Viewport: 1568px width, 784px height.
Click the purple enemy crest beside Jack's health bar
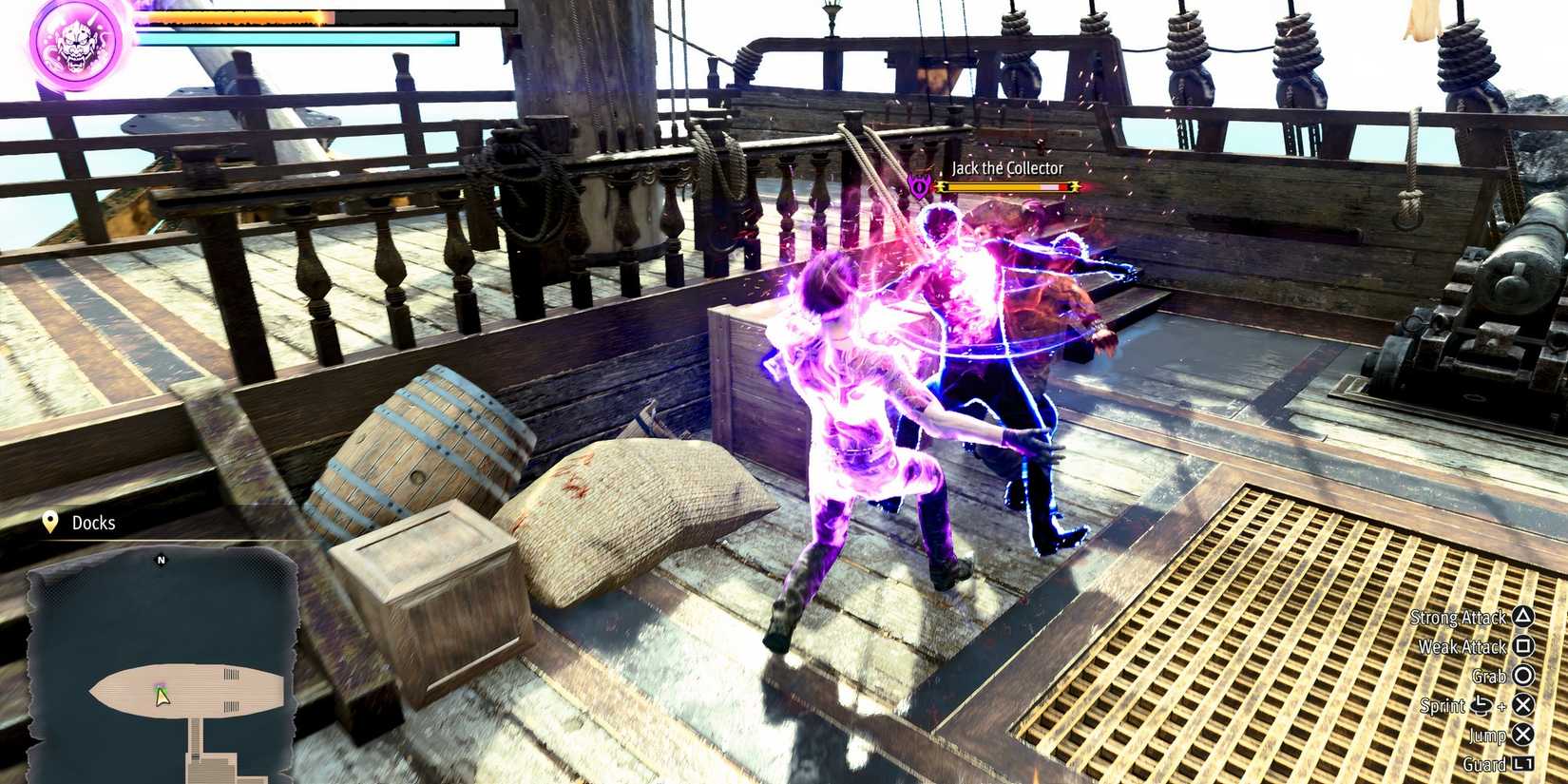click(919, 186)
